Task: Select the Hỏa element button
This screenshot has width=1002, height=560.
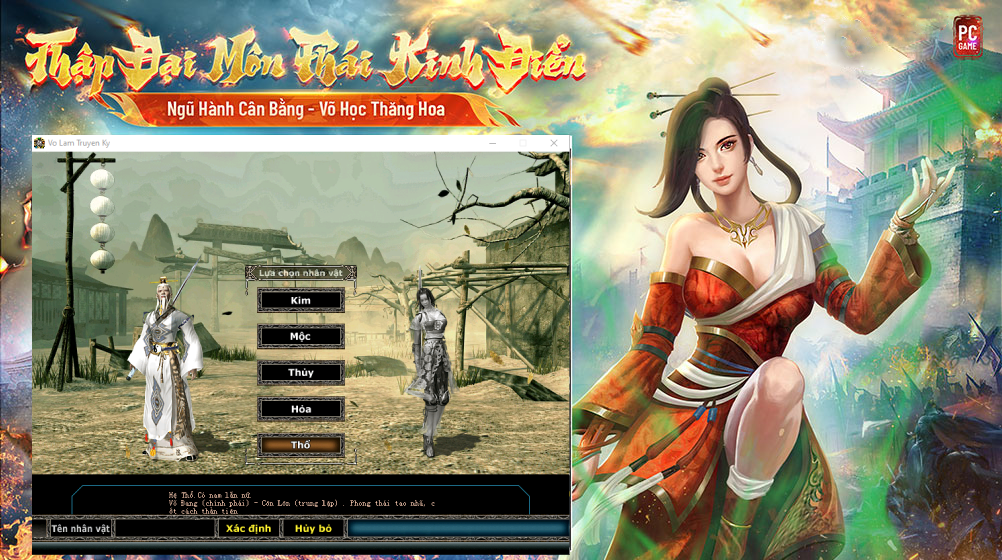Action: 301,408
